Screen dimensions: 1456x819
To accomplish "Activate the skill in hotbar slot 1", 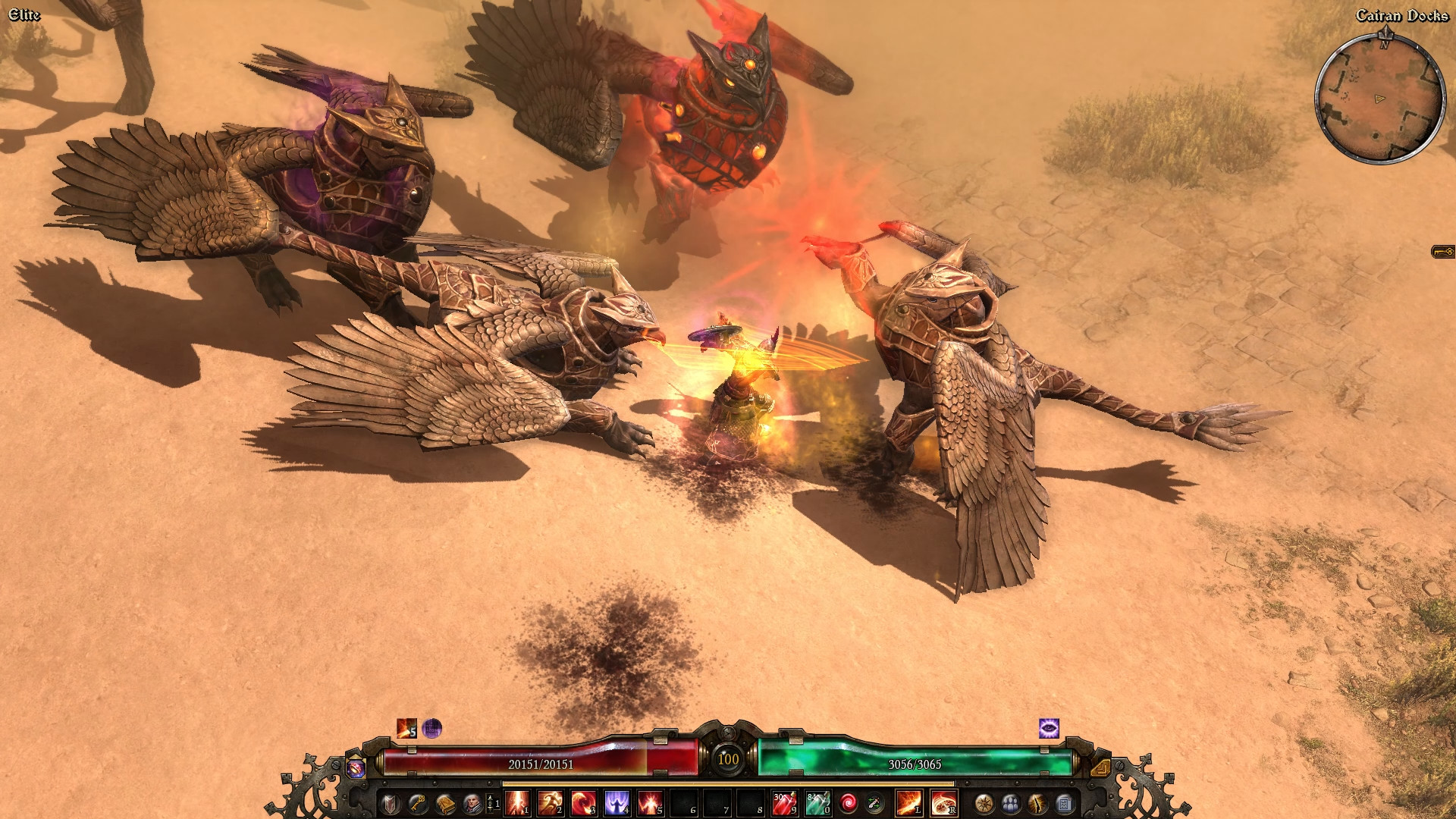I will (517, 803).
